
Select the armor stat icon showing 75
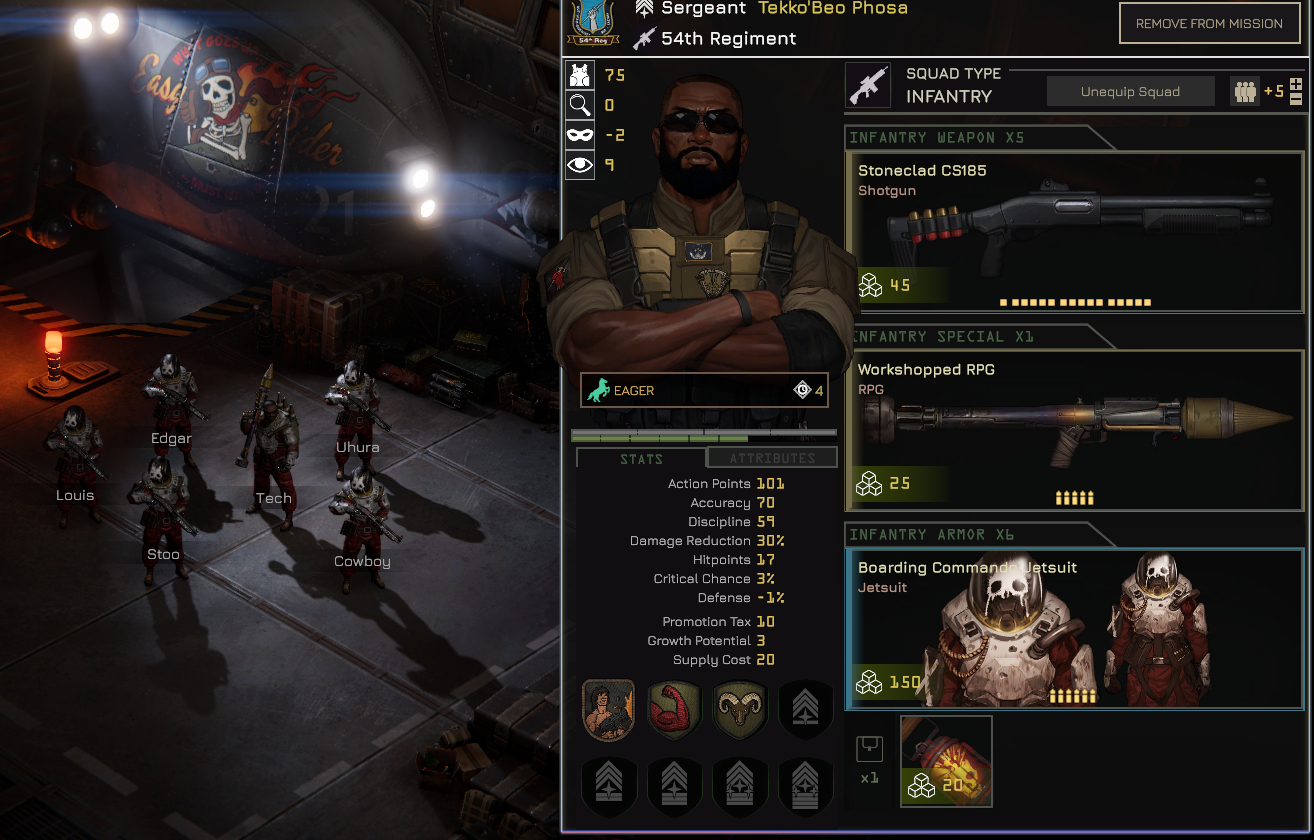click(x=580, y=75)
